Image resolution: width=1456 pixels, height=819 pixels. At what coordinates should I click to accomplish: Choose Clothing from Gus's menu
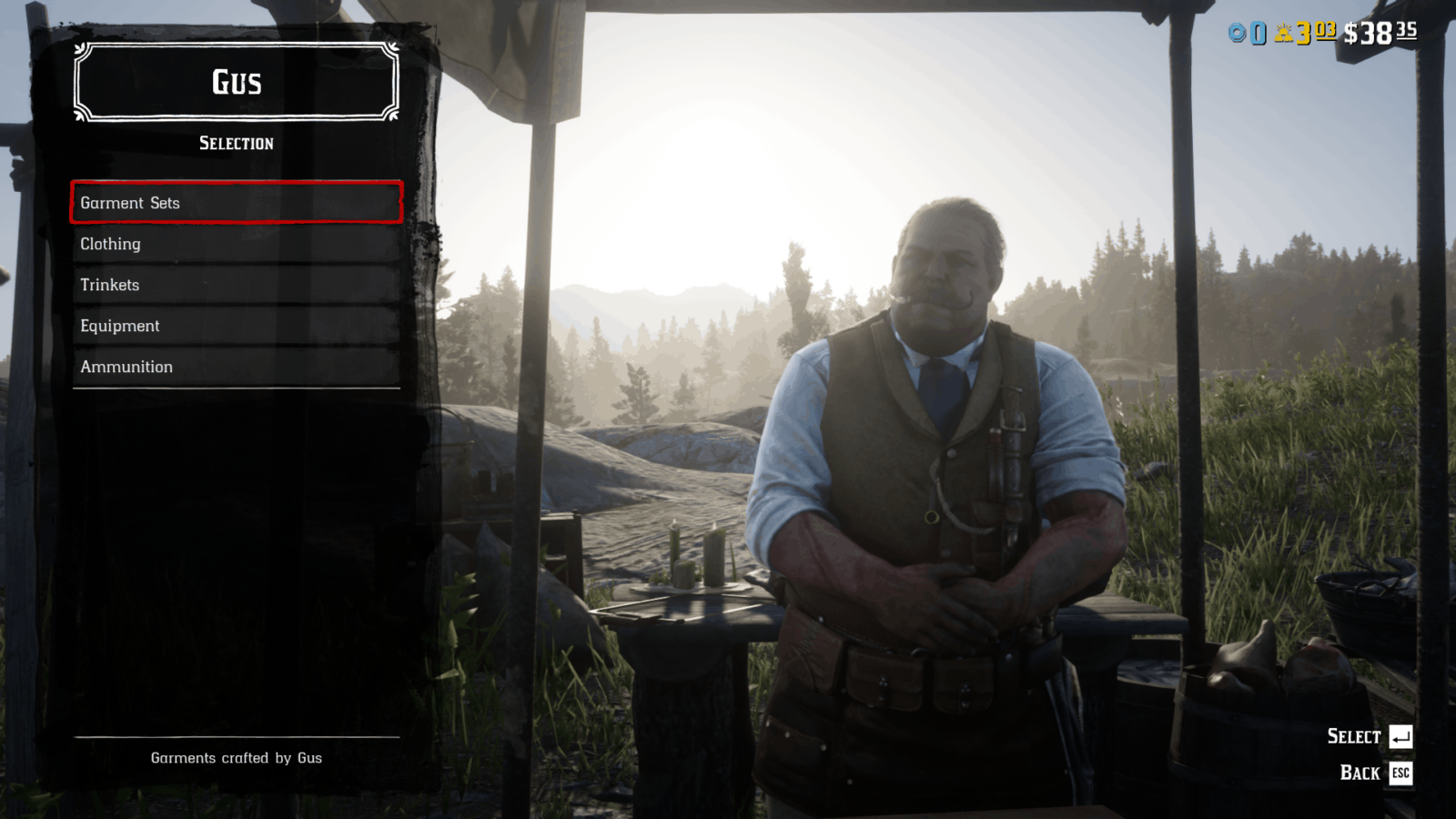click(236, 244)
